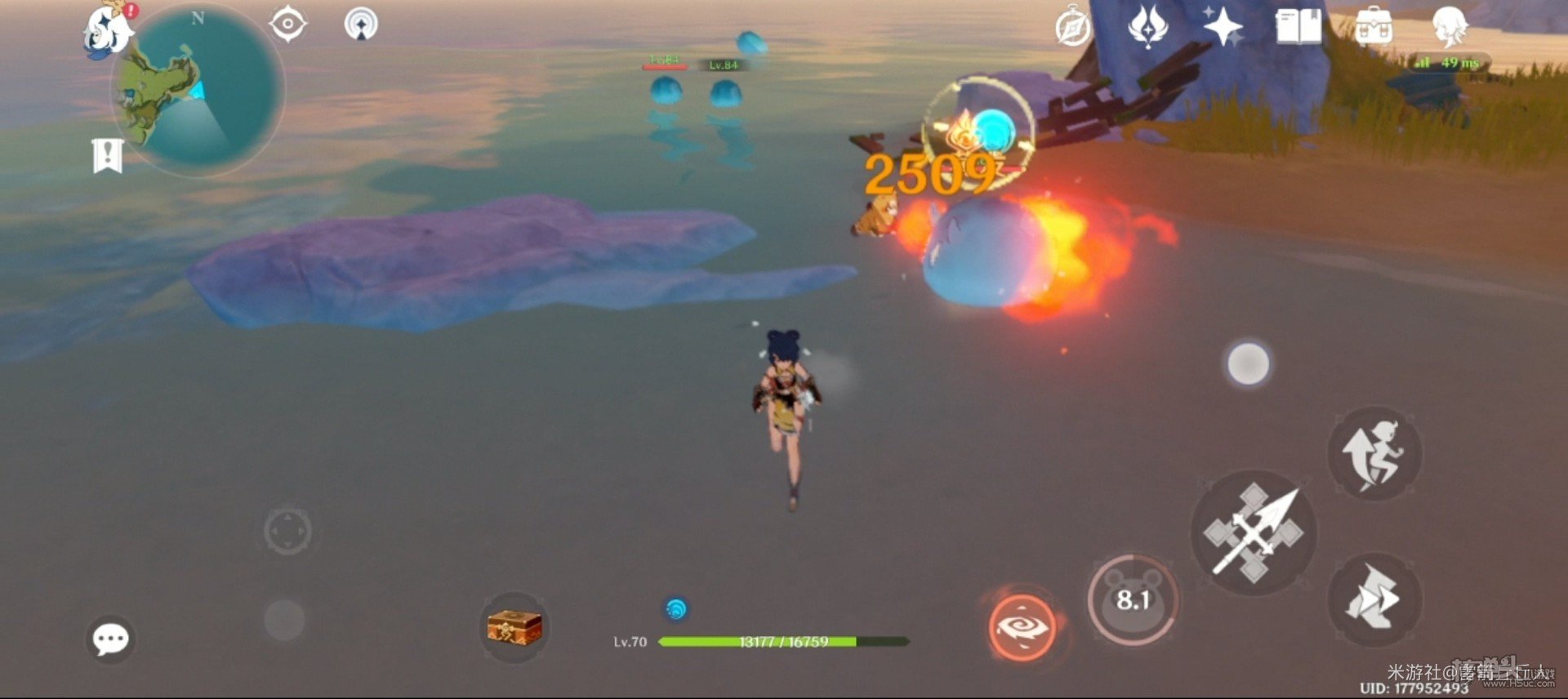Open the adventurer handbook

pyautogui.click(x=1298, y=27)
